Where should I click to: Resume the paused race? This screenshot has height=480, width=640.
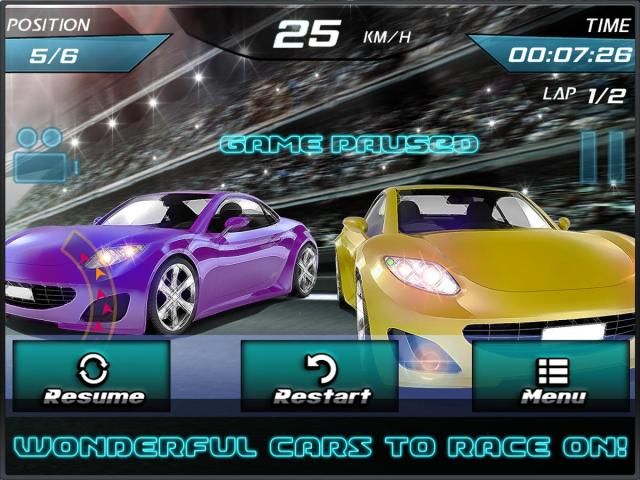[x=91, y=377]
